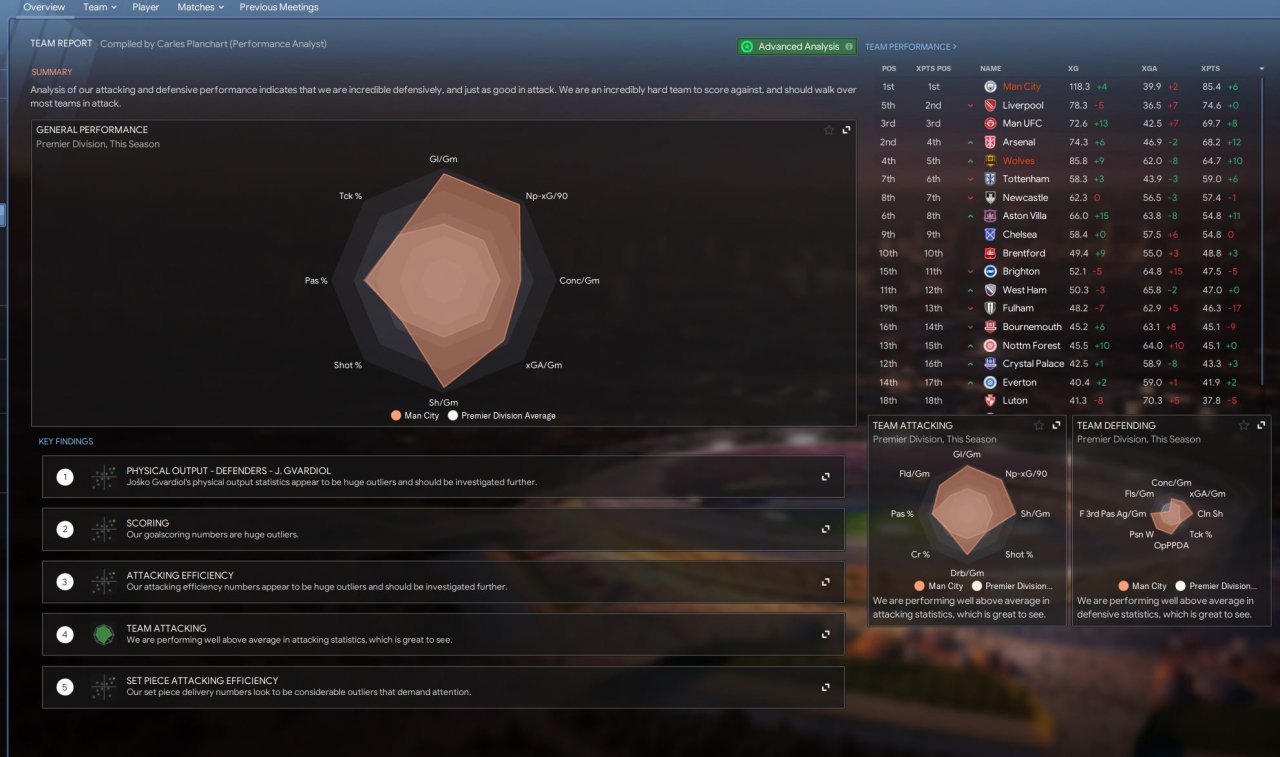Expand the General Performance chart panel
The height and width of the screenshot is (757, 1280).
point(847,130)
